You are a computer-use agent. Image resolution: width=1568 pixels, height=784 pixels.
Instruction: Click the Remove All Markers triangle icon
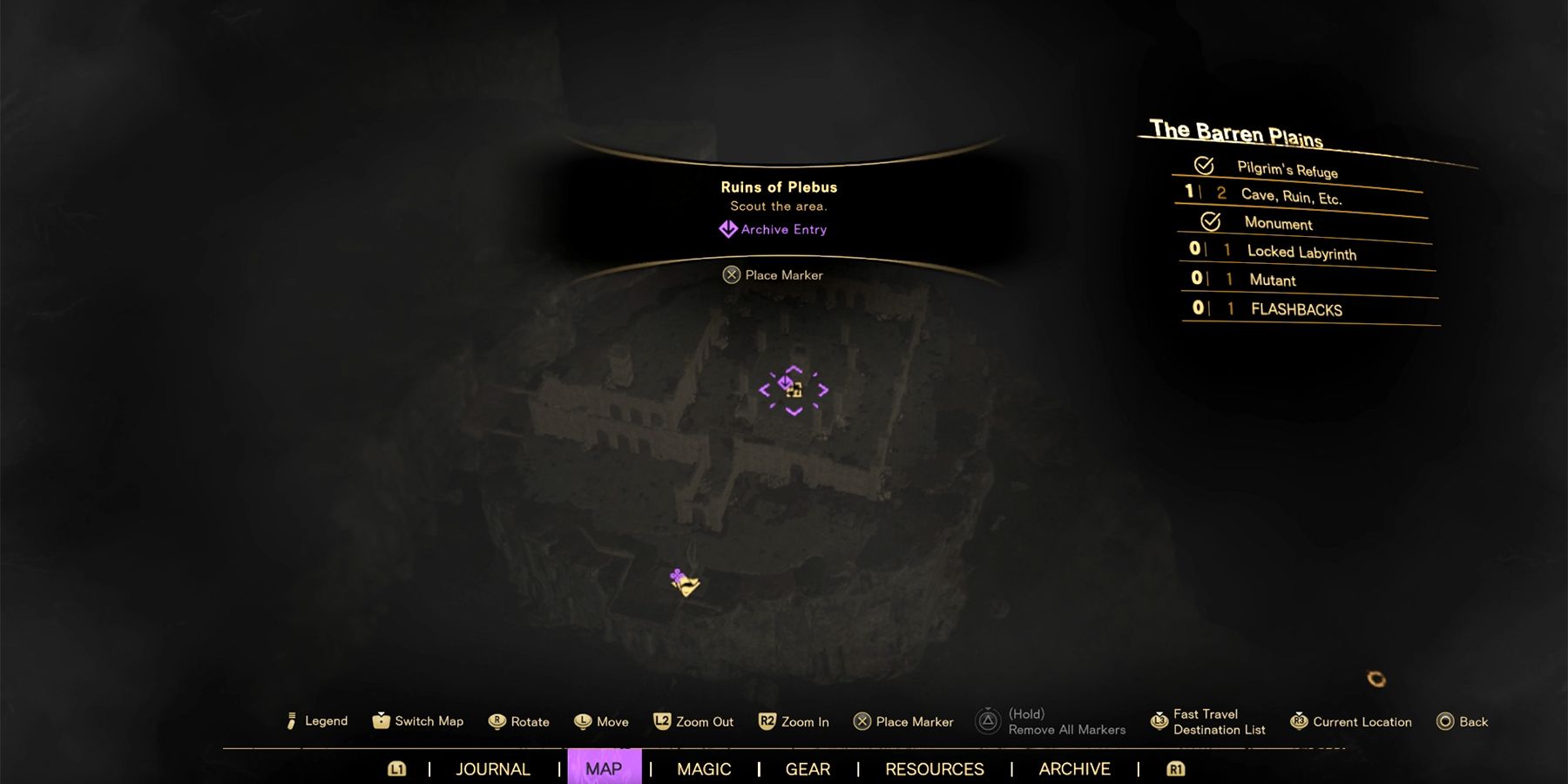(989, 721)
